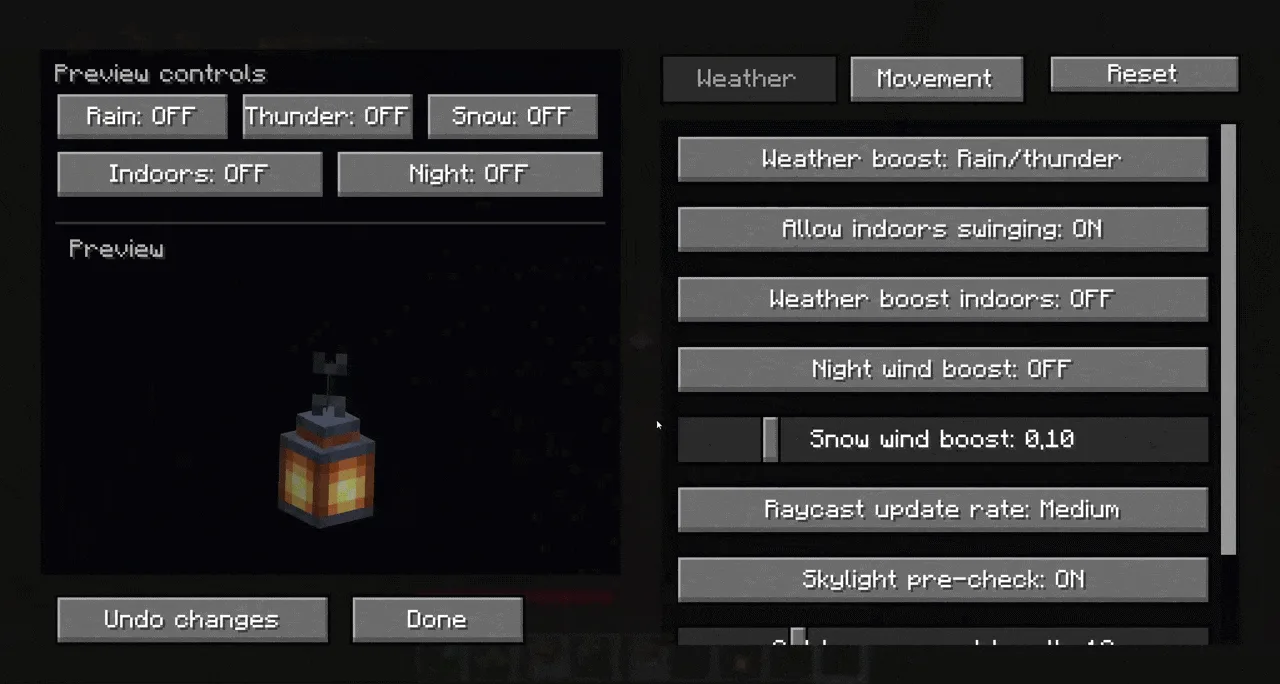This screenshot has height=684, width=1280.
Task: Click the Reset button
Action: pyautogui.click(x=1143, y=74)
